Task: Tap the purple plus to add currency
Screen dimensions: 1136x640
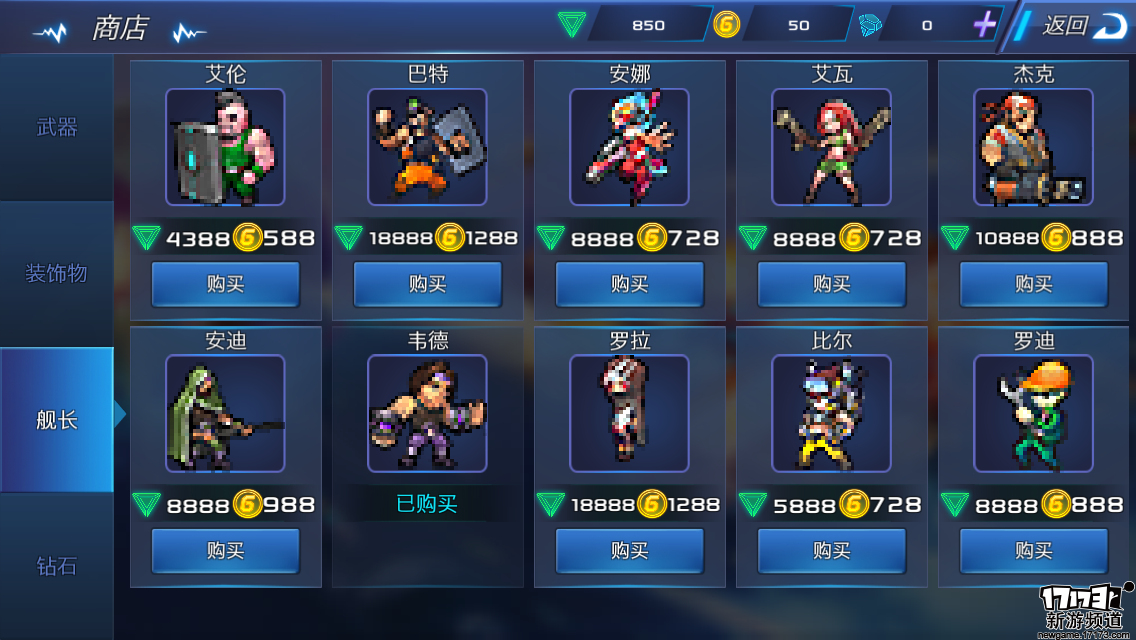Action: (985, 25)
